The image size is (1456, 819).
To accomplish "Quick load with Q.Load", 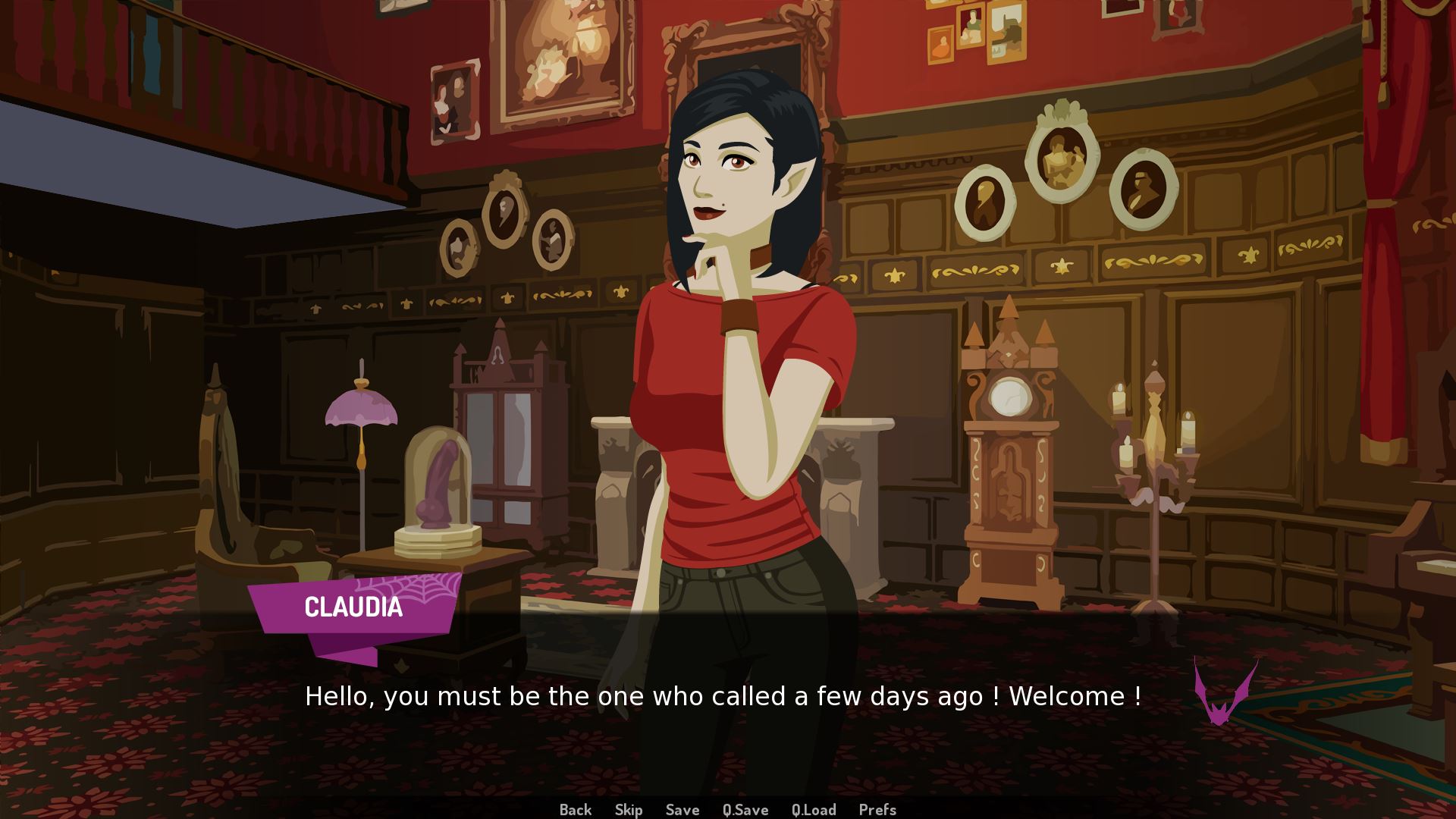I will [814, 810].
